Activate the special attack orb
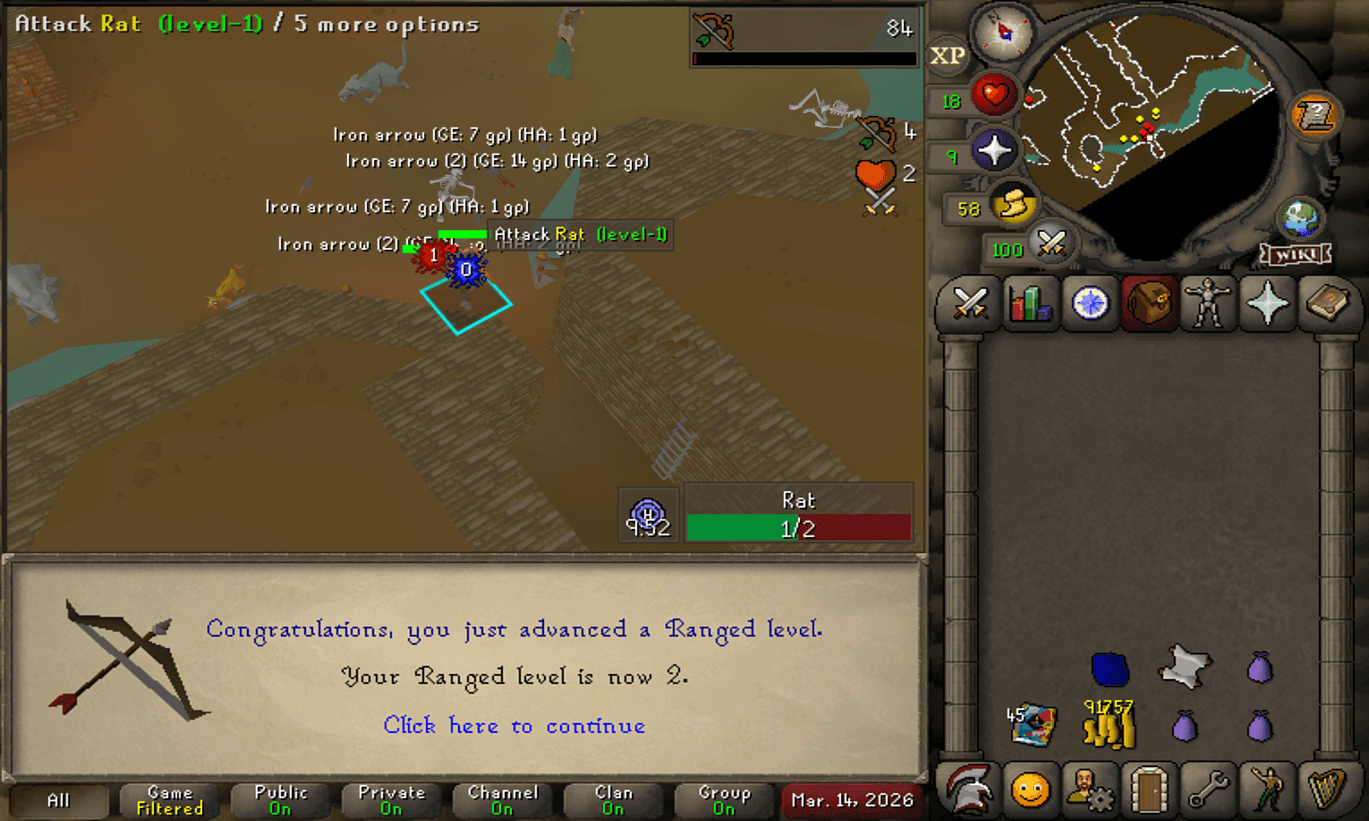This screenshot has height=821, width=1369. (1050, 243)
